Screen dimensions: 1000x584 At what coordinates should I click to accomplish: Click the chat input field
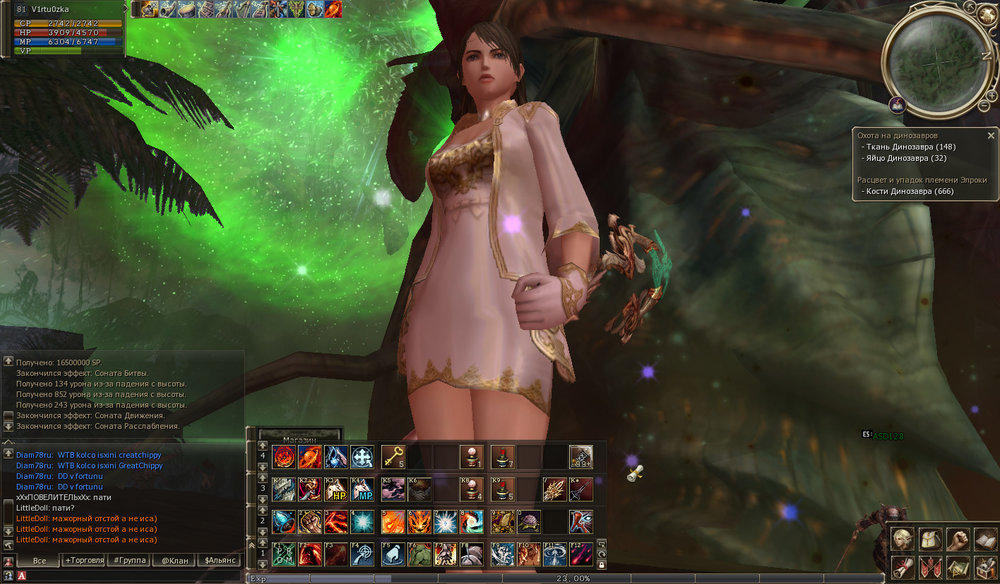pos(120,576)
